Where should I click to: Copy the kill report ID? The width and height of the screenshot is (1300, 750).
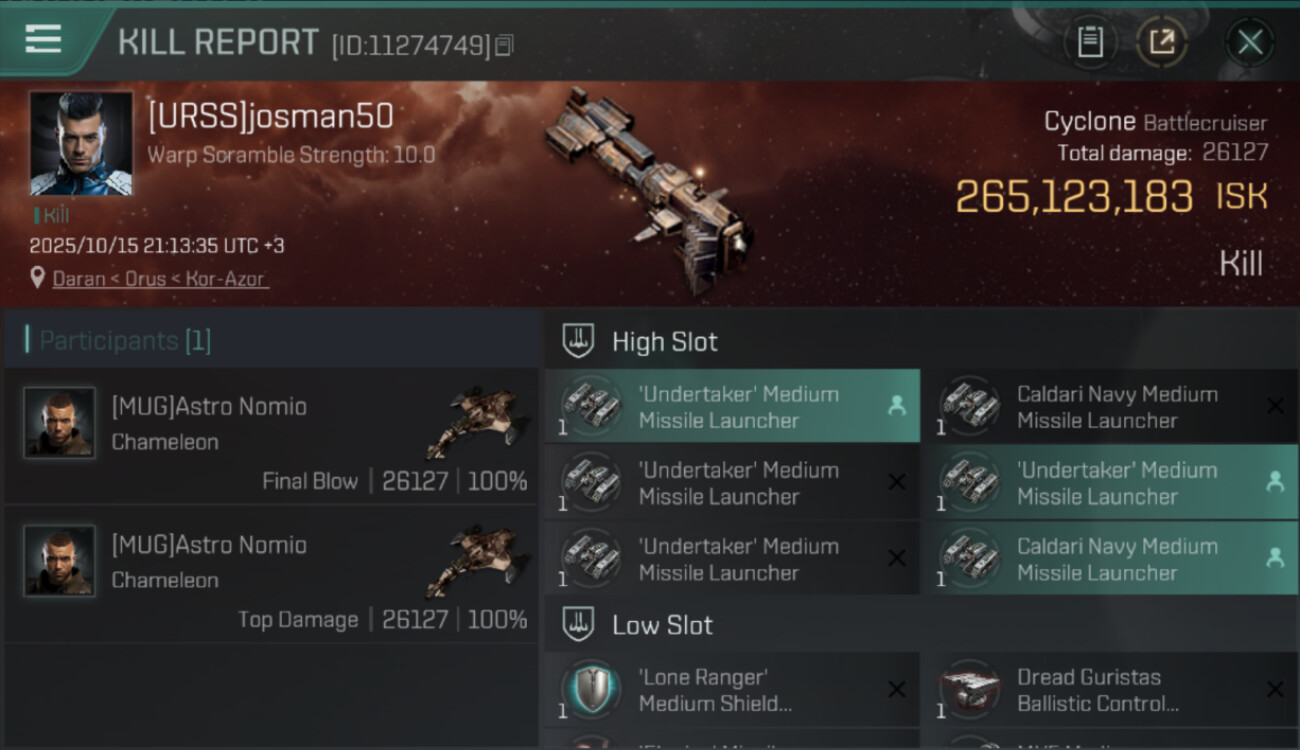pyautogui.click(x=504, y=45)
